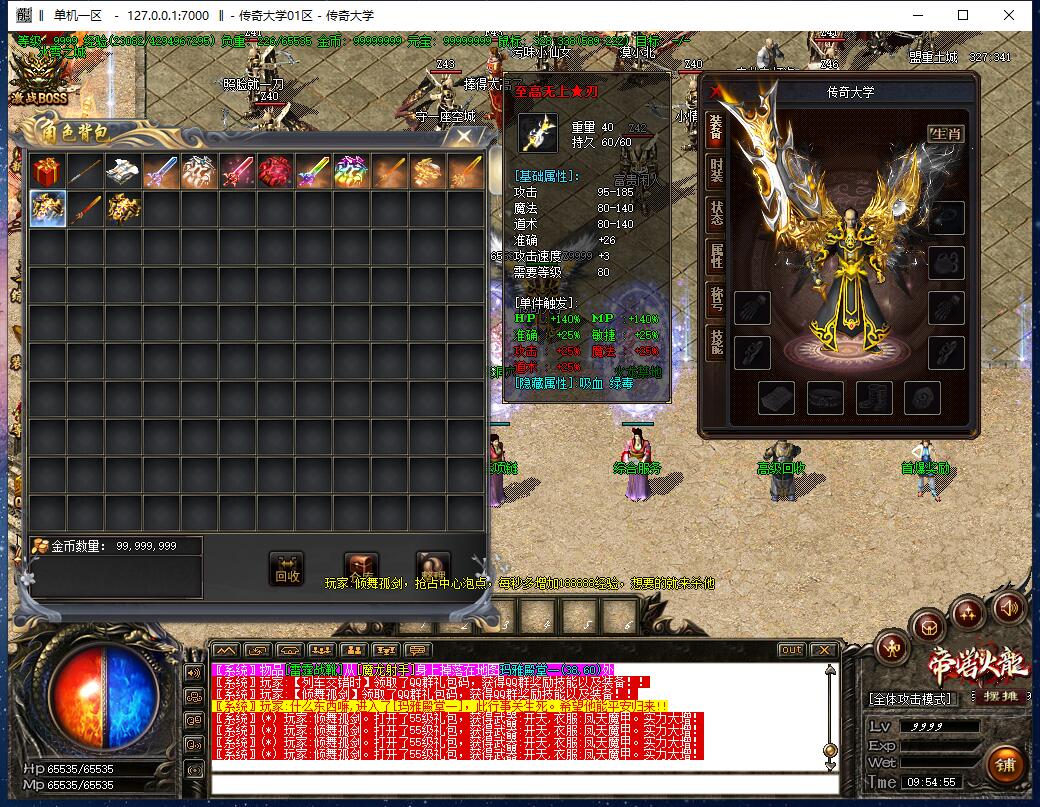Toggle the sound speaker button
Viewport: 1040px width, 807px height.
click(1009, 606)
